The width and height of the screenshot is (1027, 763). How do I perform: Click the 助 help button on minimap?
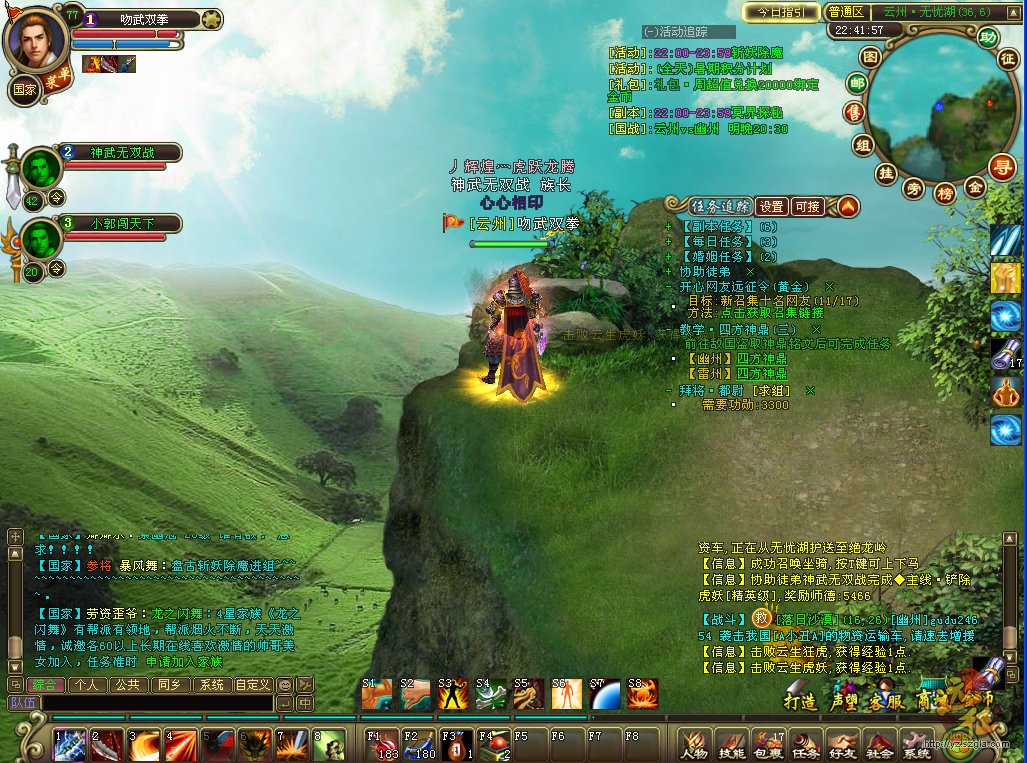pos(988,38)
